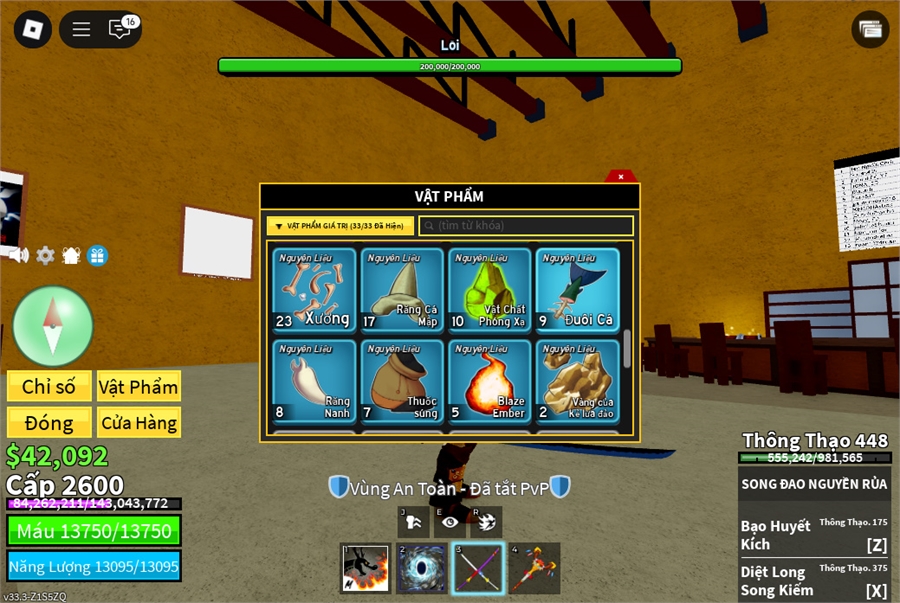The image size is (900, 603).
Task: Select the blue portal hotbar slot
Action: [x=421, y=568]
